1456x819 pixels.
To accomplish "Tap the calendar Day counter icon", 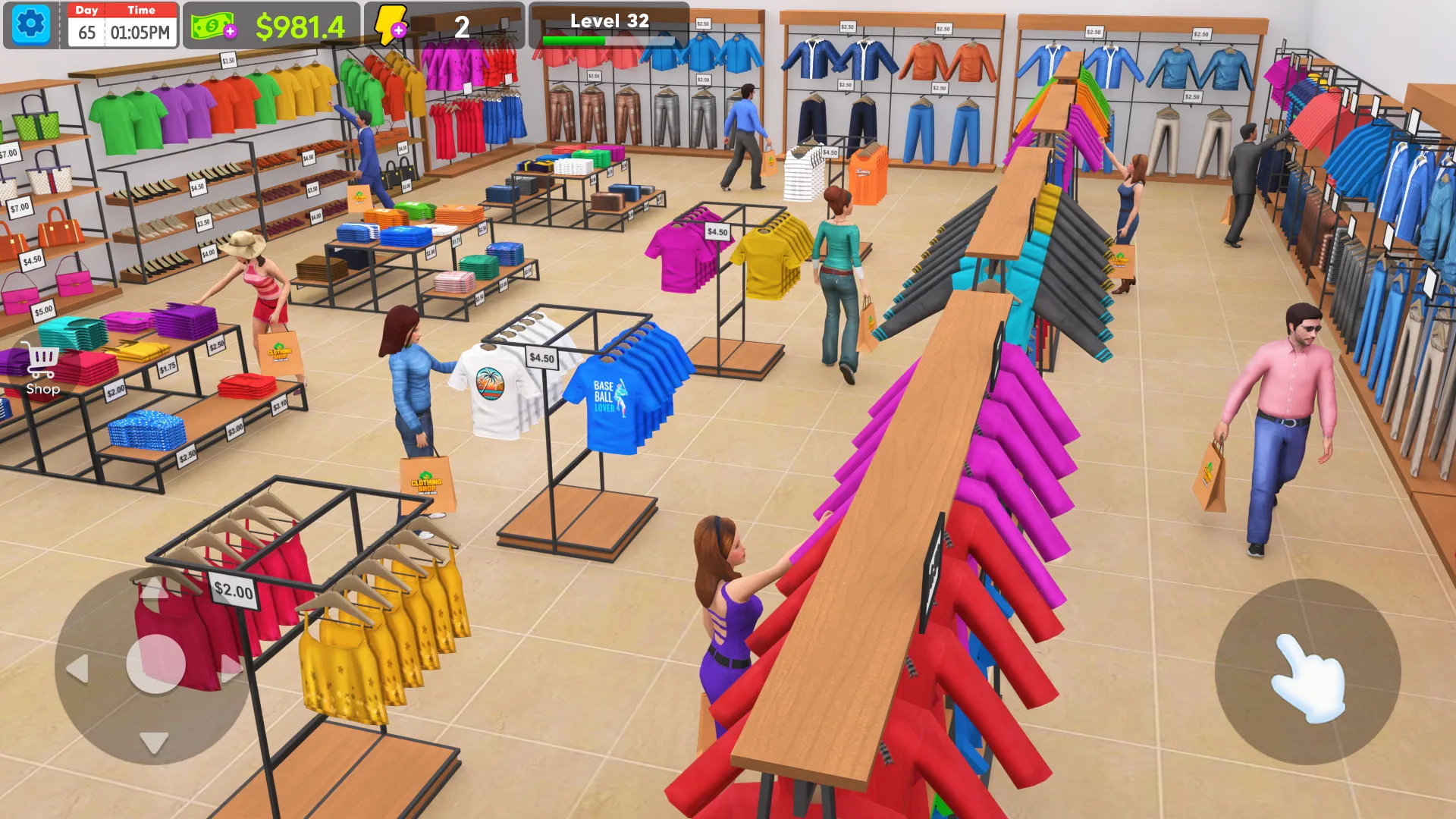I will click(x=86, y=10).
